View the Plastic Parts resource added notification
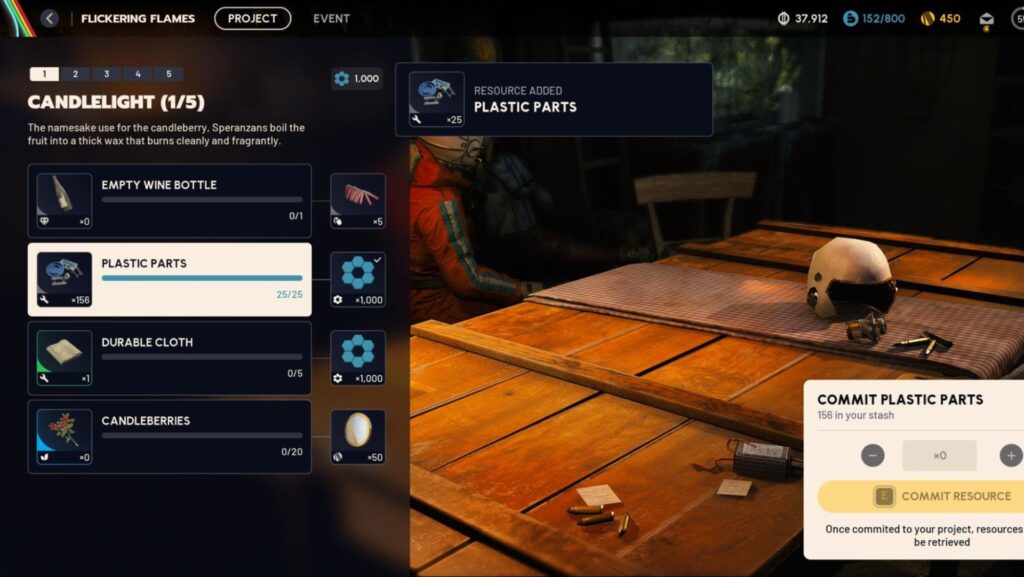 [553, 100]
